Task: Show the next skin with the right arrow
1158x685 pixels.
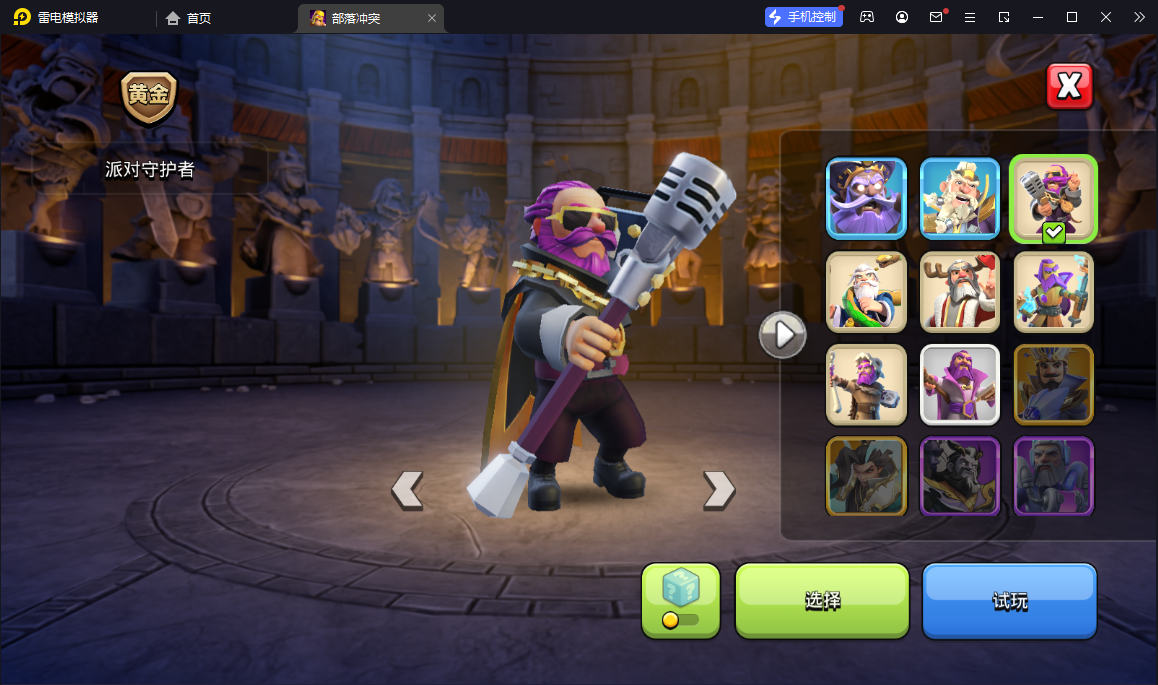Action: (x=719, y=489)
